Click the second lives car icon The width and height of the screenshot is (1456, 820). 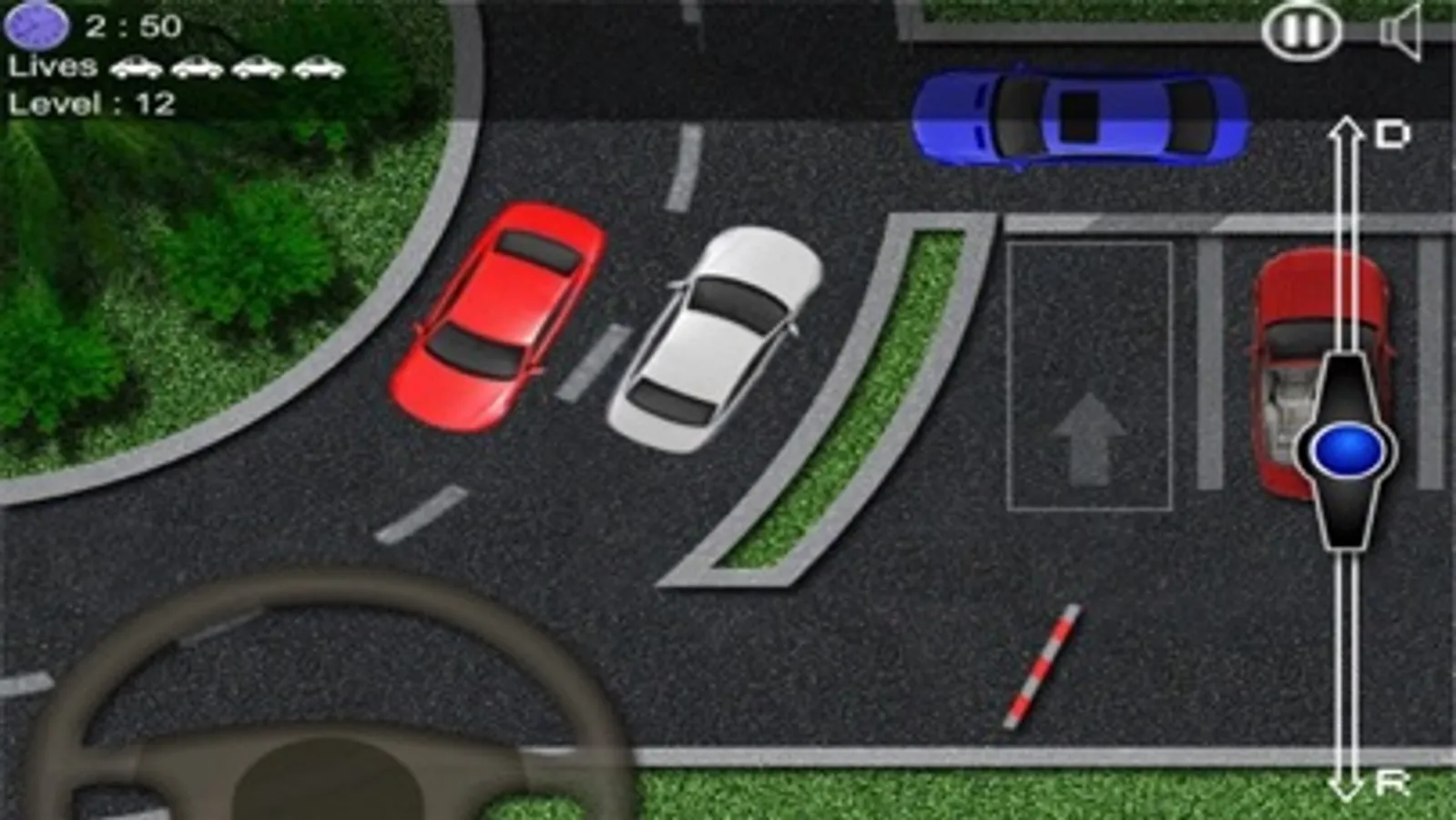pyautogui.click(x=199, y=67)
